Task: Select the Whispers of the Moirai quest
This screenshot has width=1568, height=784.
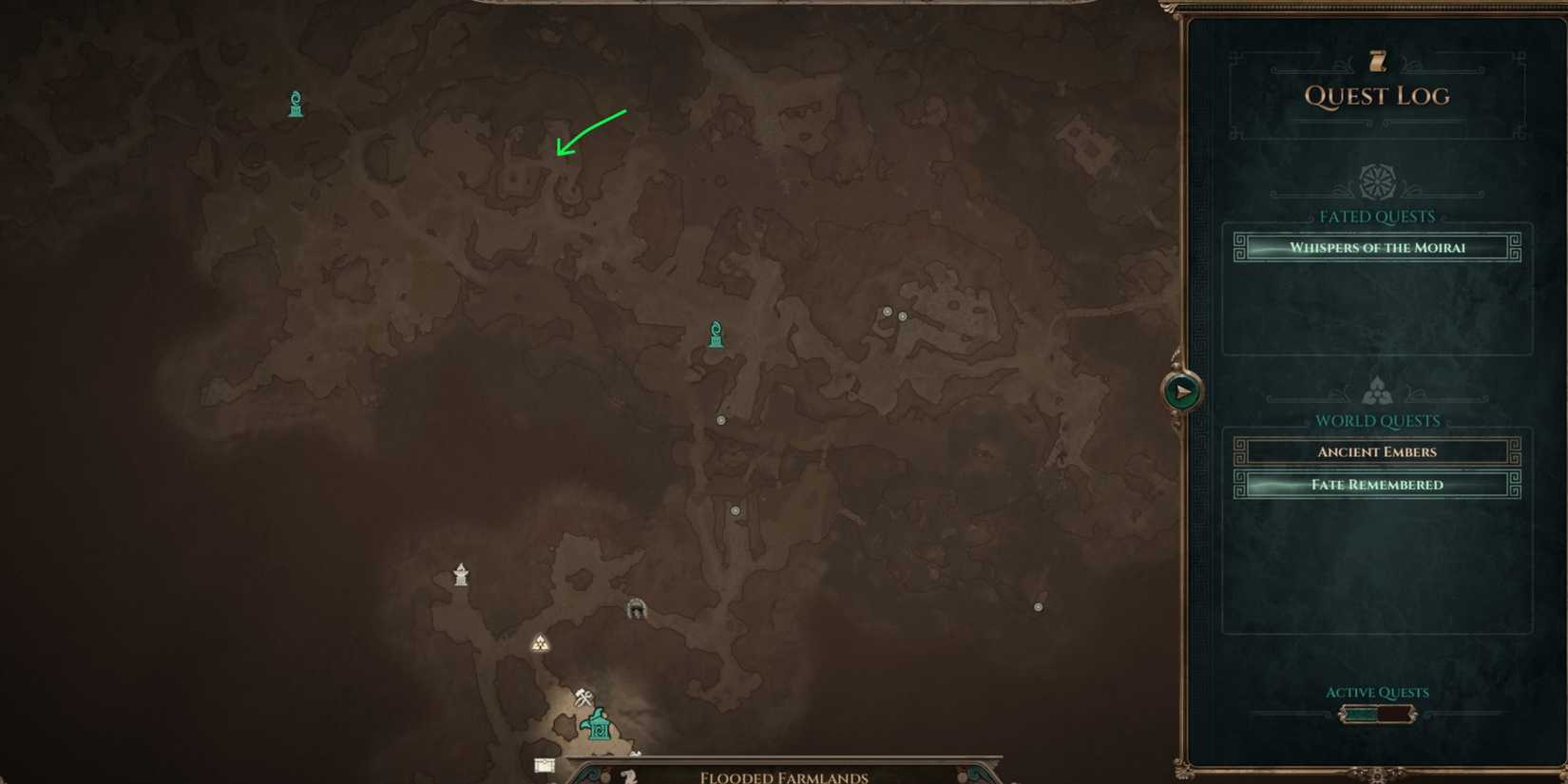Action: 1376,247
